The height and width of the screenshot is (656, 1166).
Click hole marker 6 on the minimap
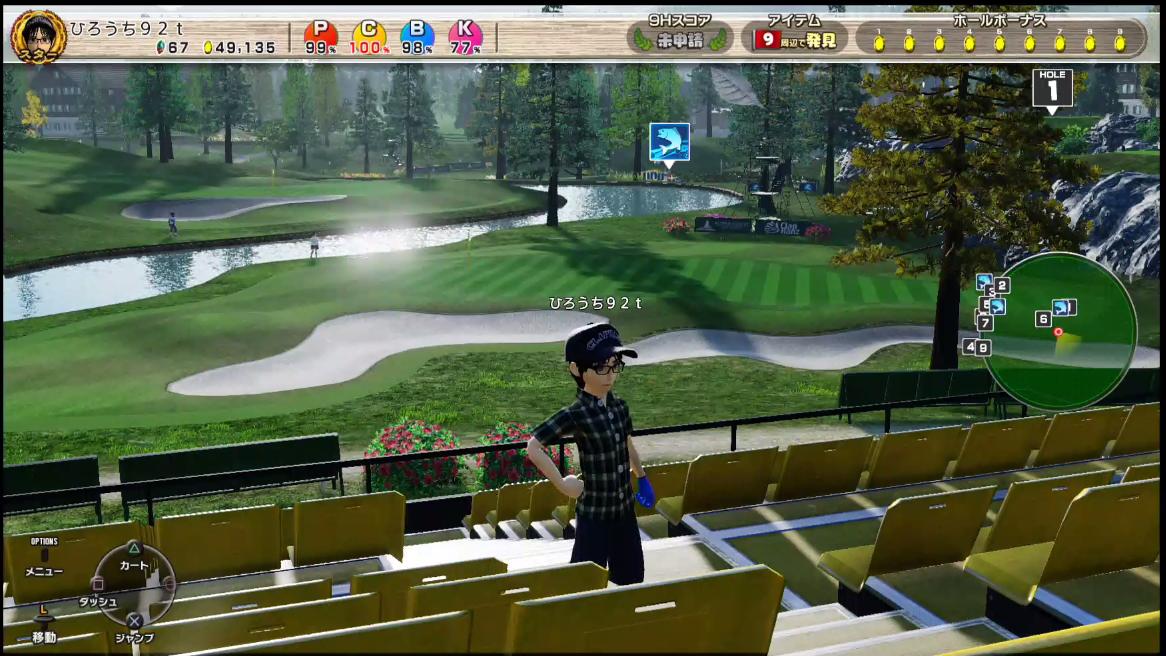(1043, 319)
